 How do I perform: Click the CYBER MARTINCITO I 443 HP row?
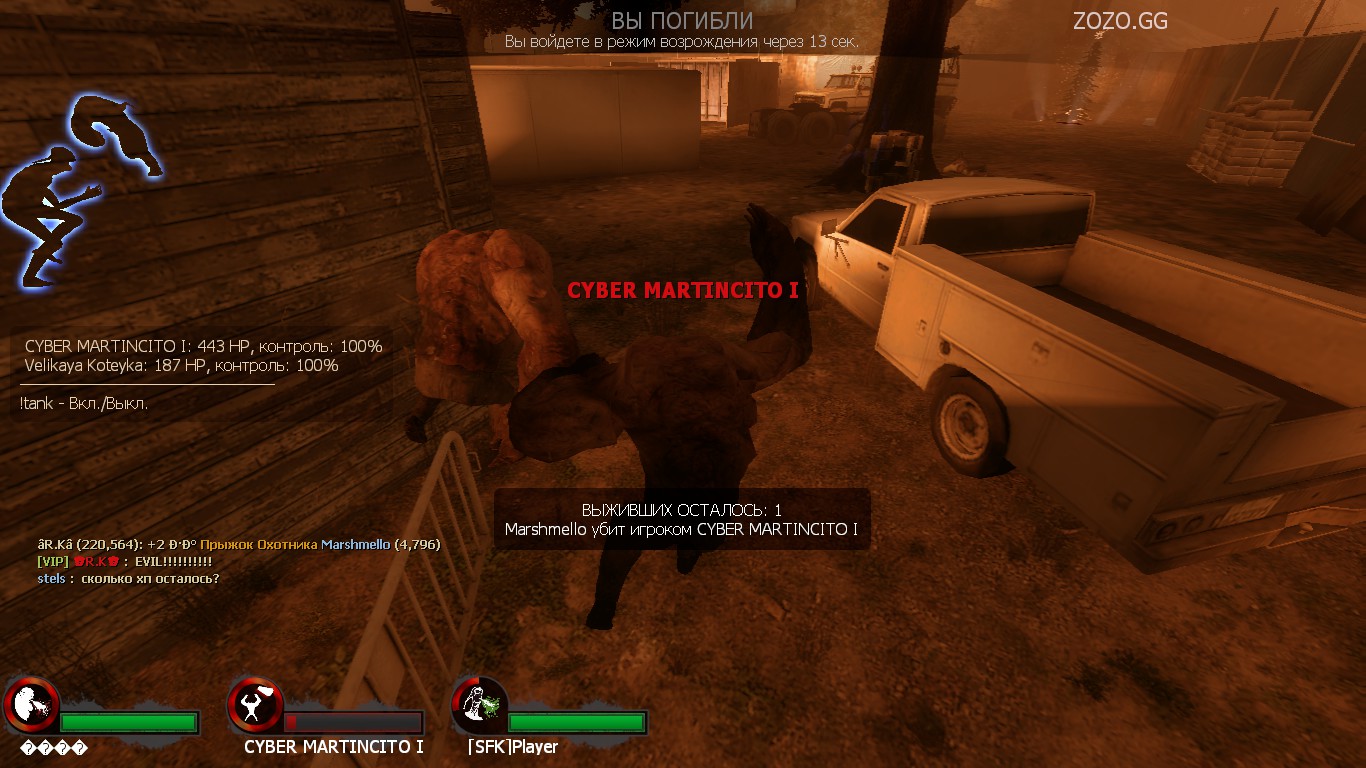pyautogui.click(x=203, y=346)
